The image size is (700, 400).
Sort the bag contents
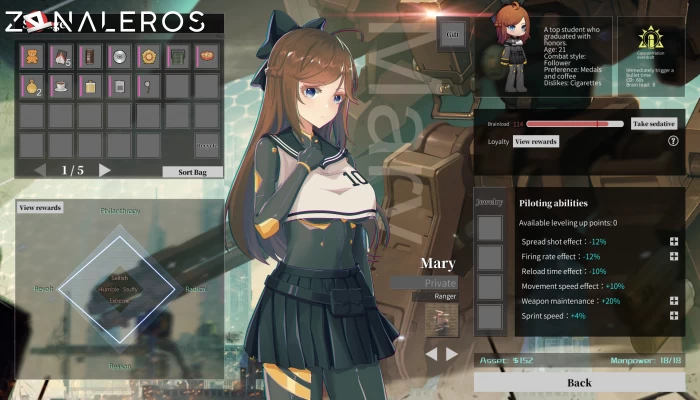(192, 172)
